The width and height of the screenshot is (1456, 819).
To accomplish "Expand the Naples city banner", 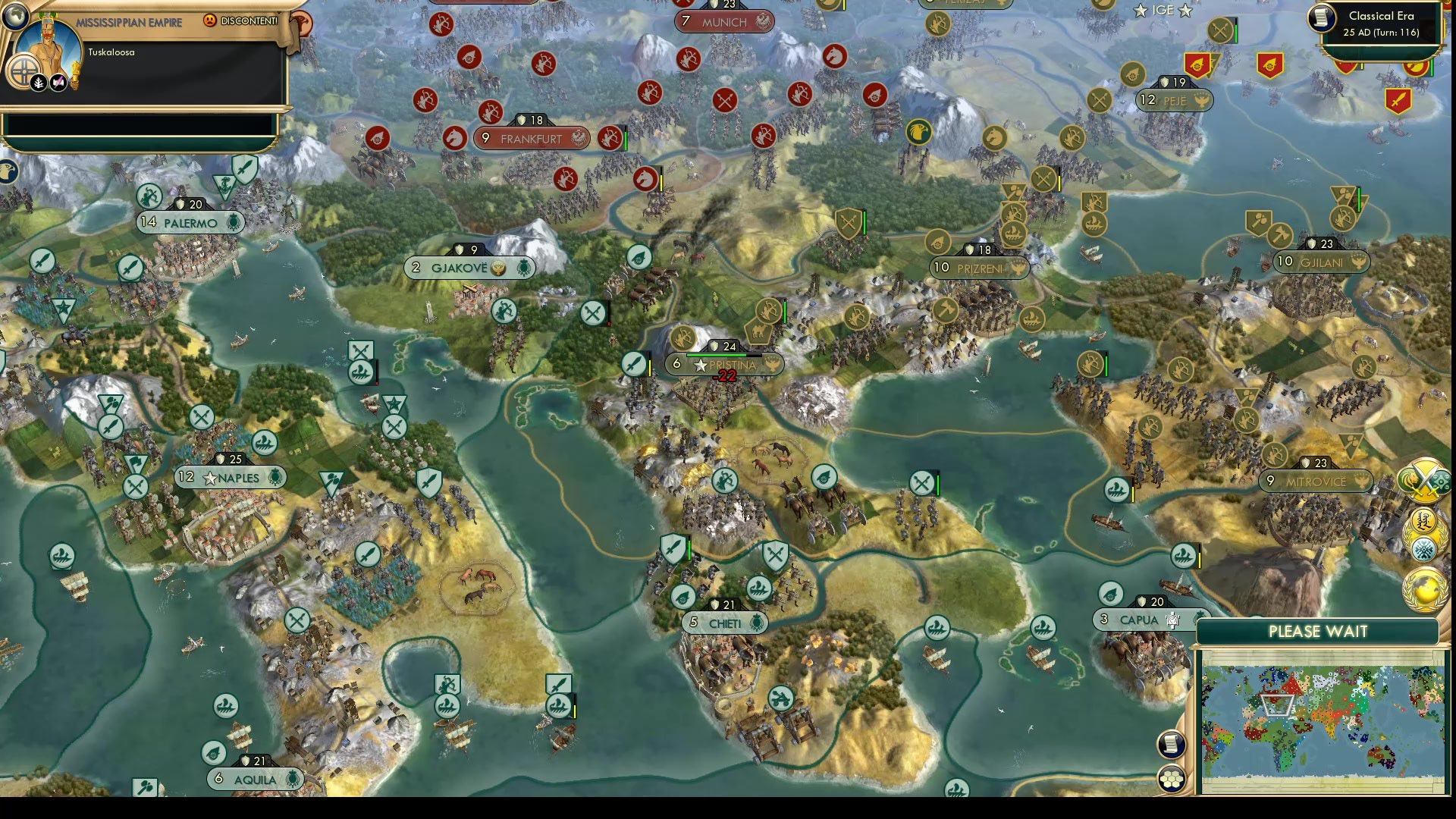I will (231, 477).
